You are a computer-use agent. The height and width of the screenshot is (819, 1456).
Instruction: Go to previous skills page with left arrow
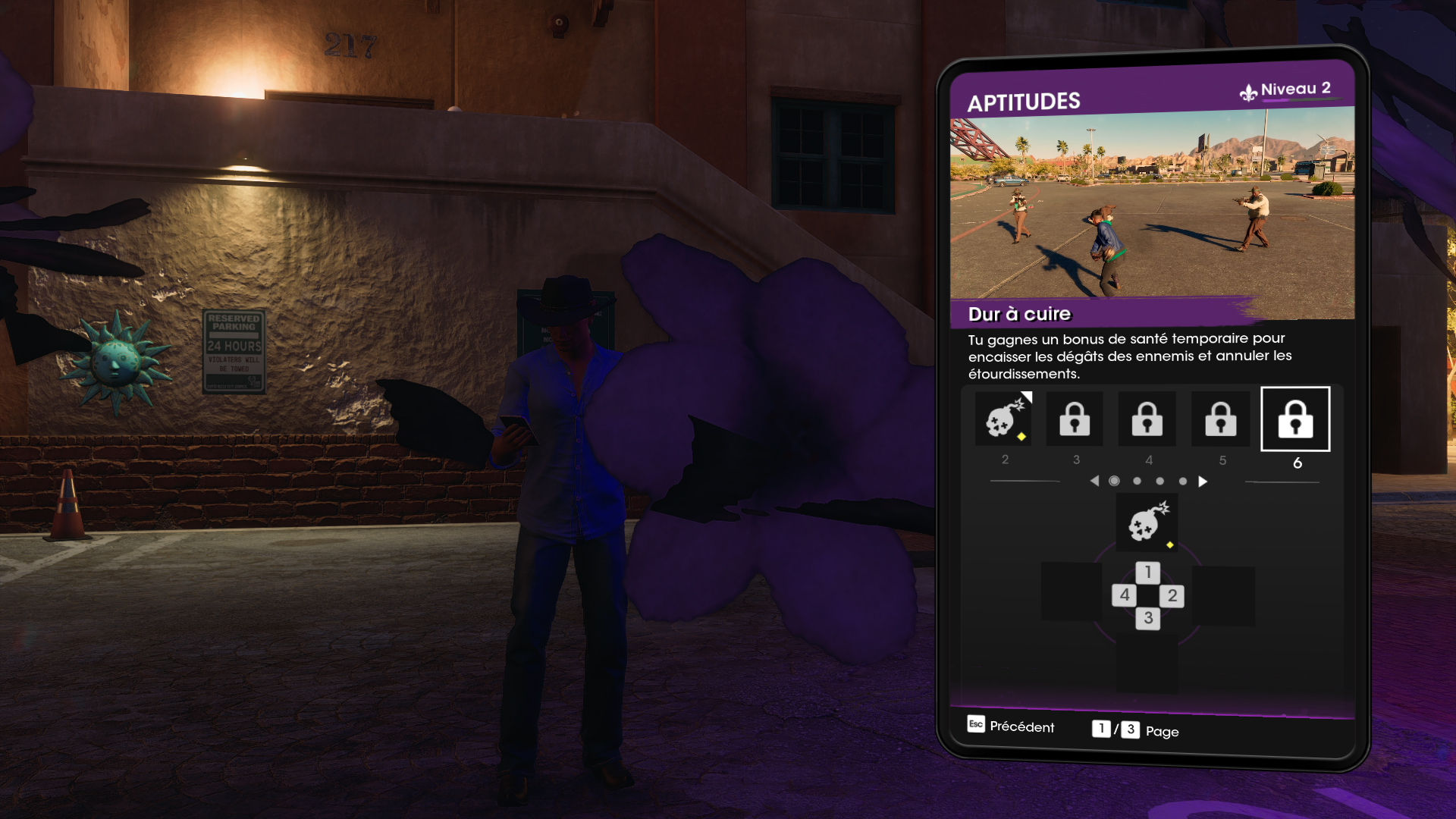pyautogui.click(x=1094, y=482)
